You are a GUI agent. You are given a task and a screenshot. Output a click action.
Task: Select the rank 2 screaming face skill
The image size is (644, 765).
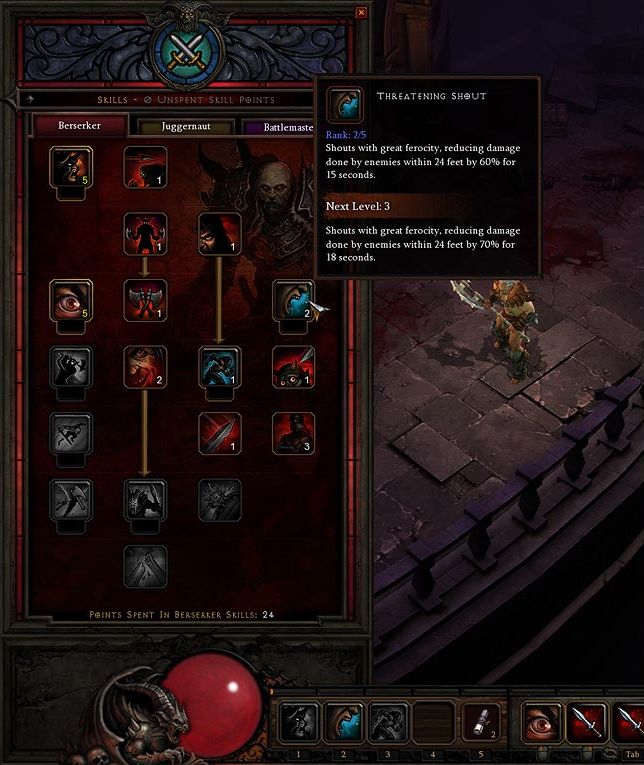click(144, 367)
